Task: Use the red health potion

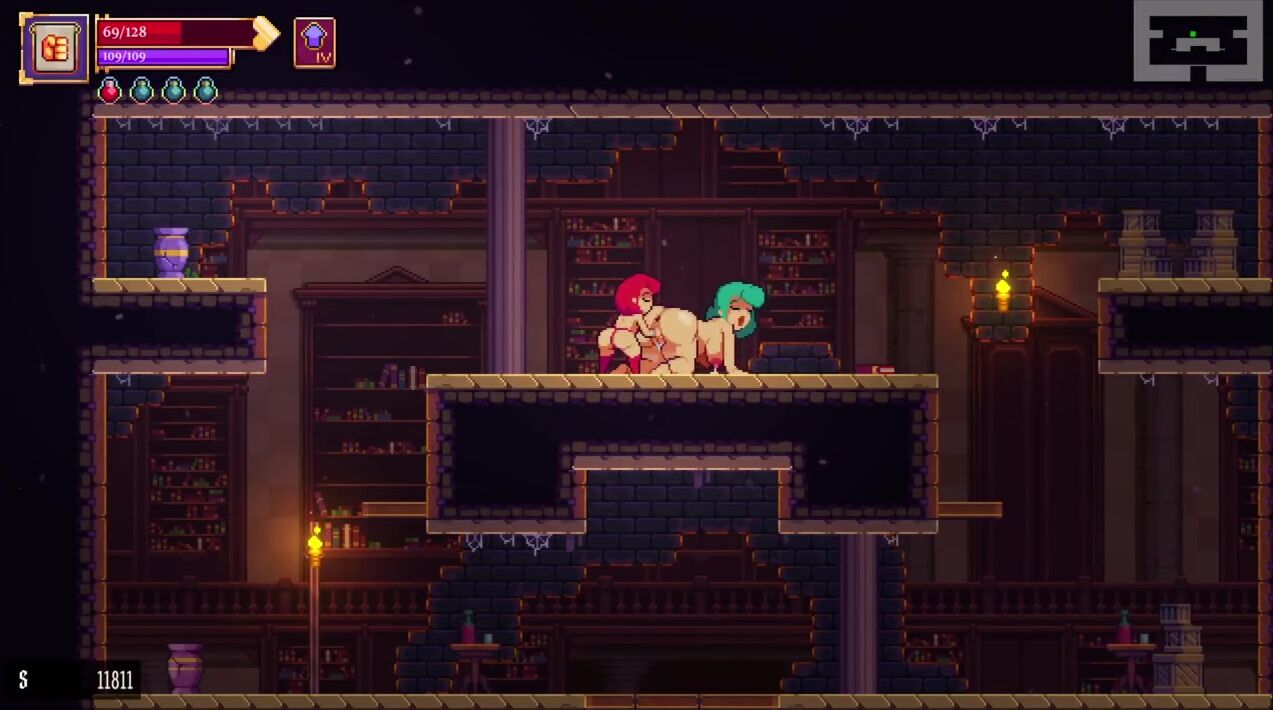Action: [109, 91]
